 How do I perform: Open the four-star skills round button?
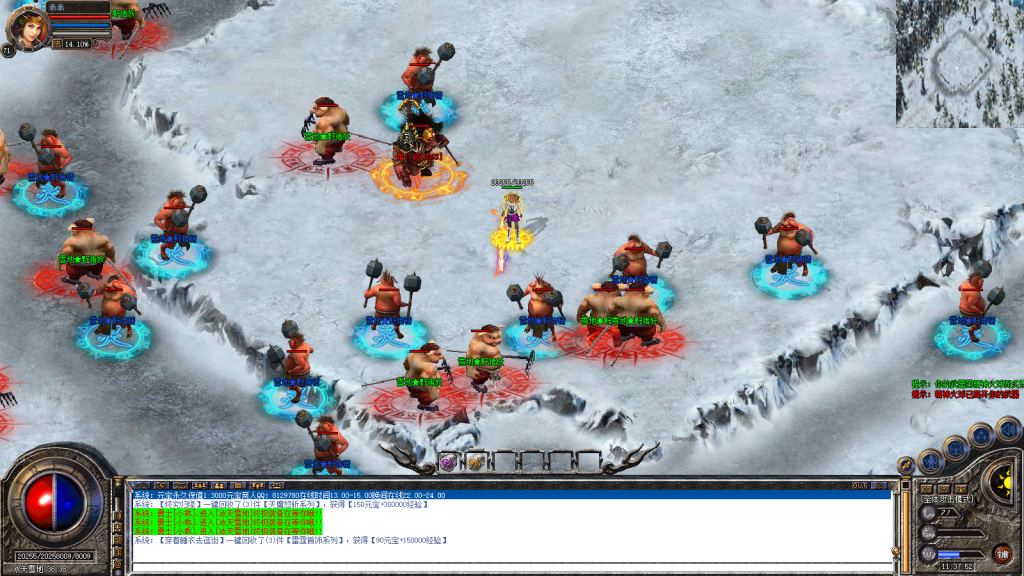[x=981, y=434]
